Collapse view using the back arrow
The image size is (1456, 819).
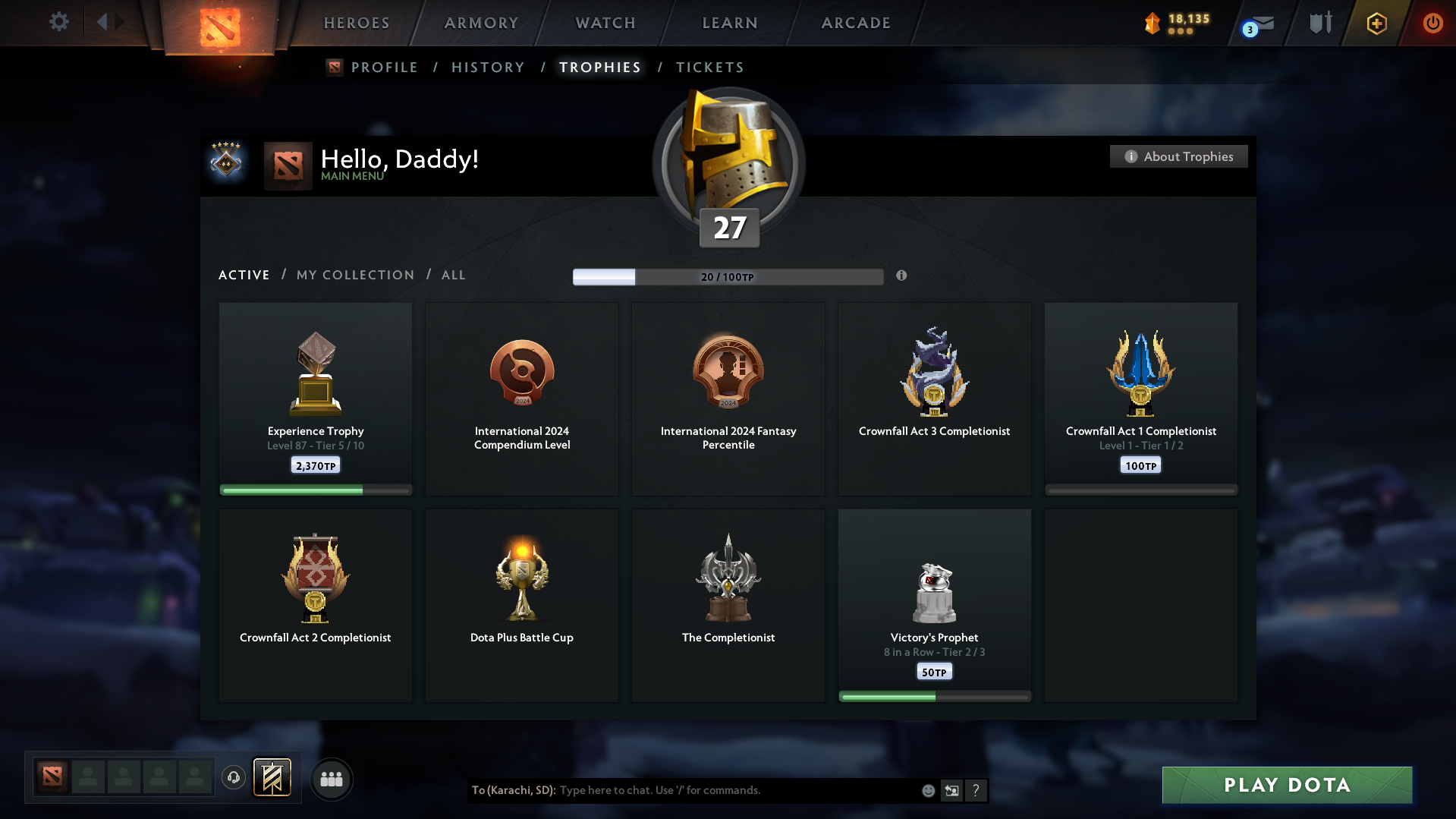(x=103, y=22)
